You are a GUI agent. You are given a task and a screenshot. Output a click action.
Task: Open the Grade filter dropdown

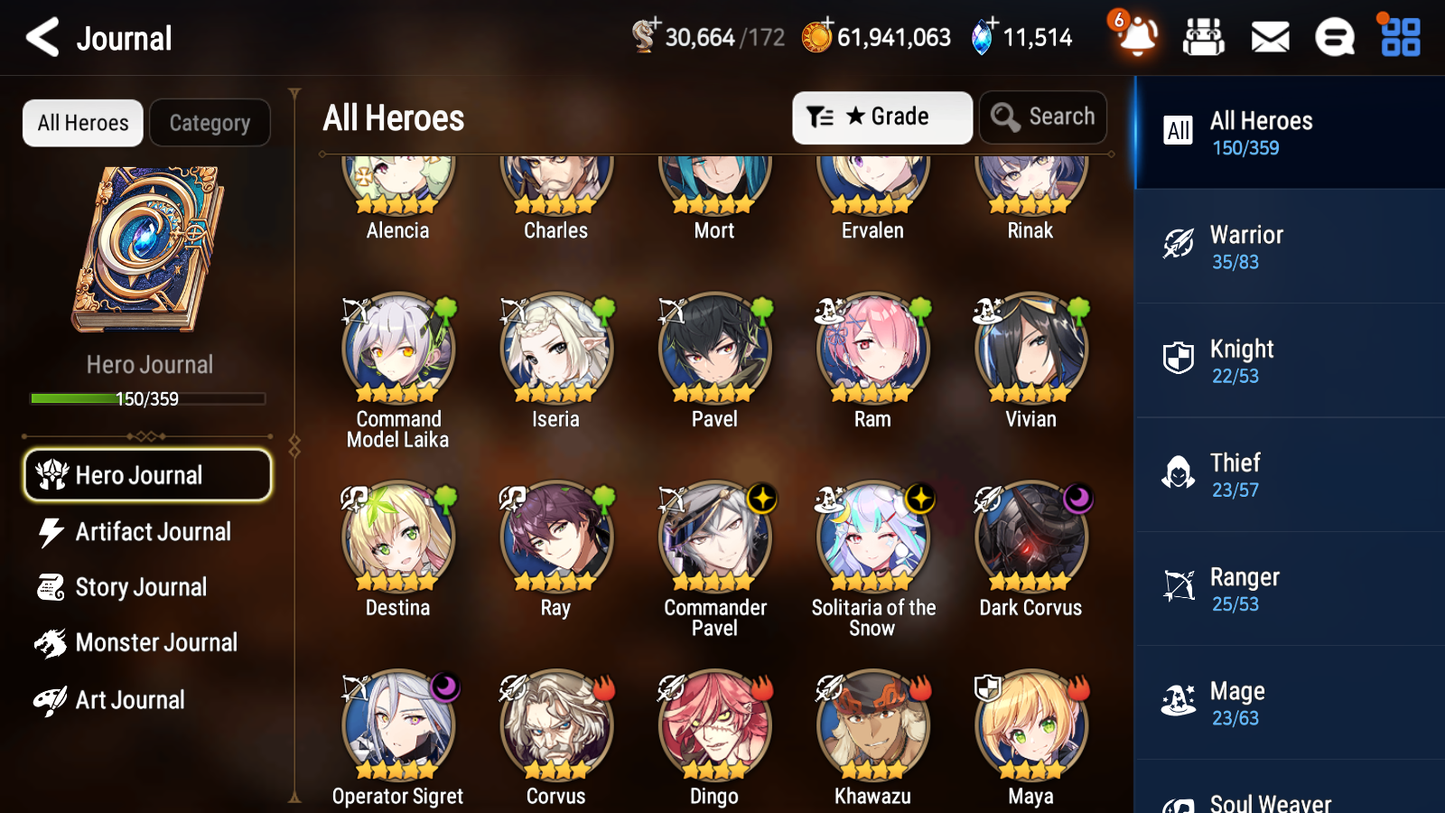click(882, 117)
